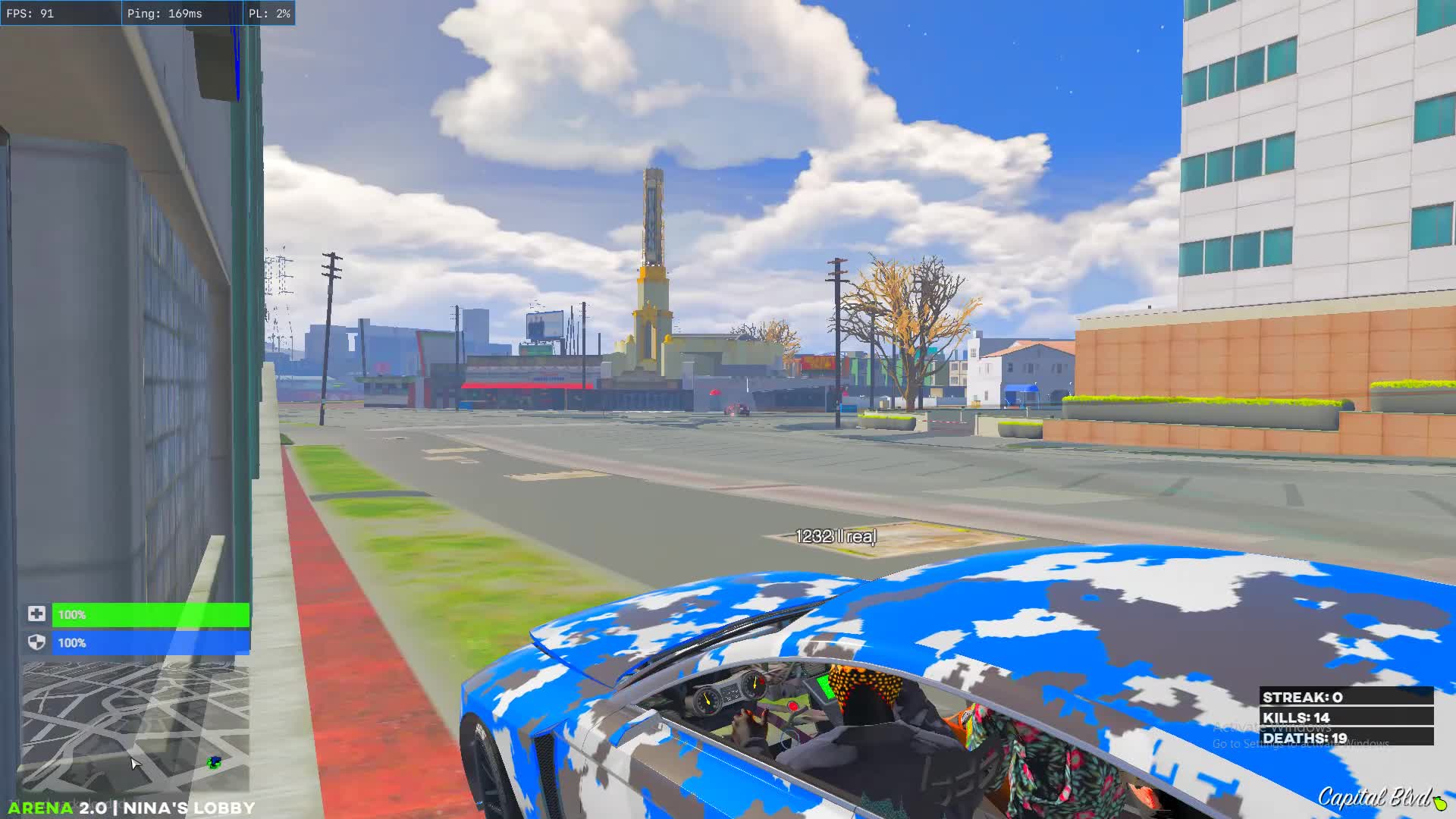Screen dimensions: 1456x819
Task: Click the minimap in the corner
Action: (x=135, y=726)
